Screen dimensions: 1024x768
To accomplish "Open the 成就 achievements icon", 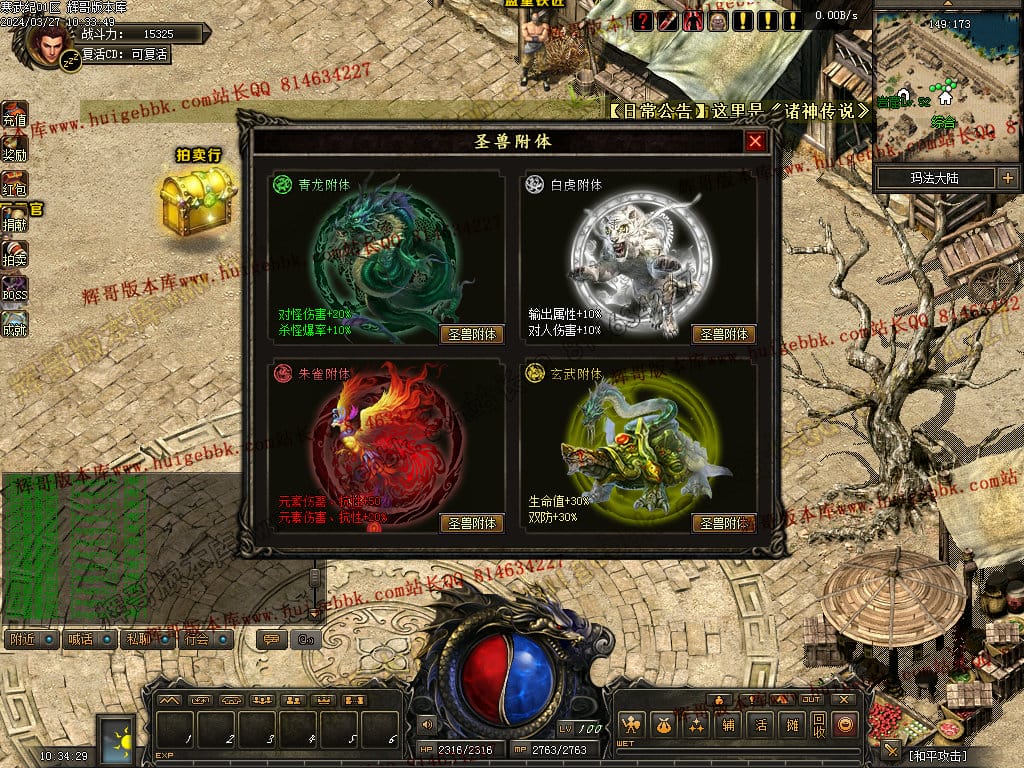I will tap(15, 324).
